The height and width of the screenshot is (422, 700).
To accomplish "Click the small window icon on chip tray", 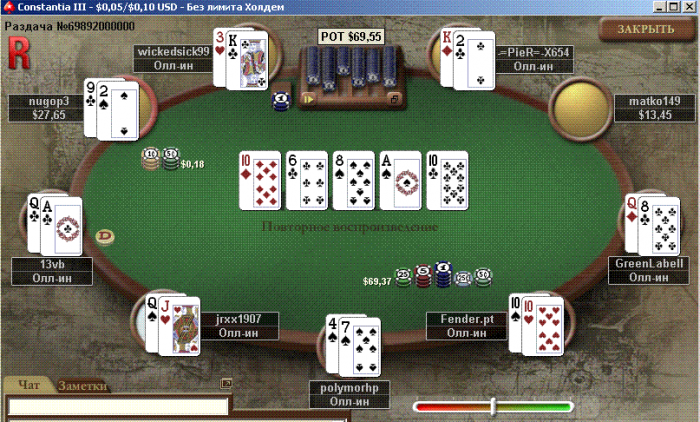I will [x=394, y=99].
